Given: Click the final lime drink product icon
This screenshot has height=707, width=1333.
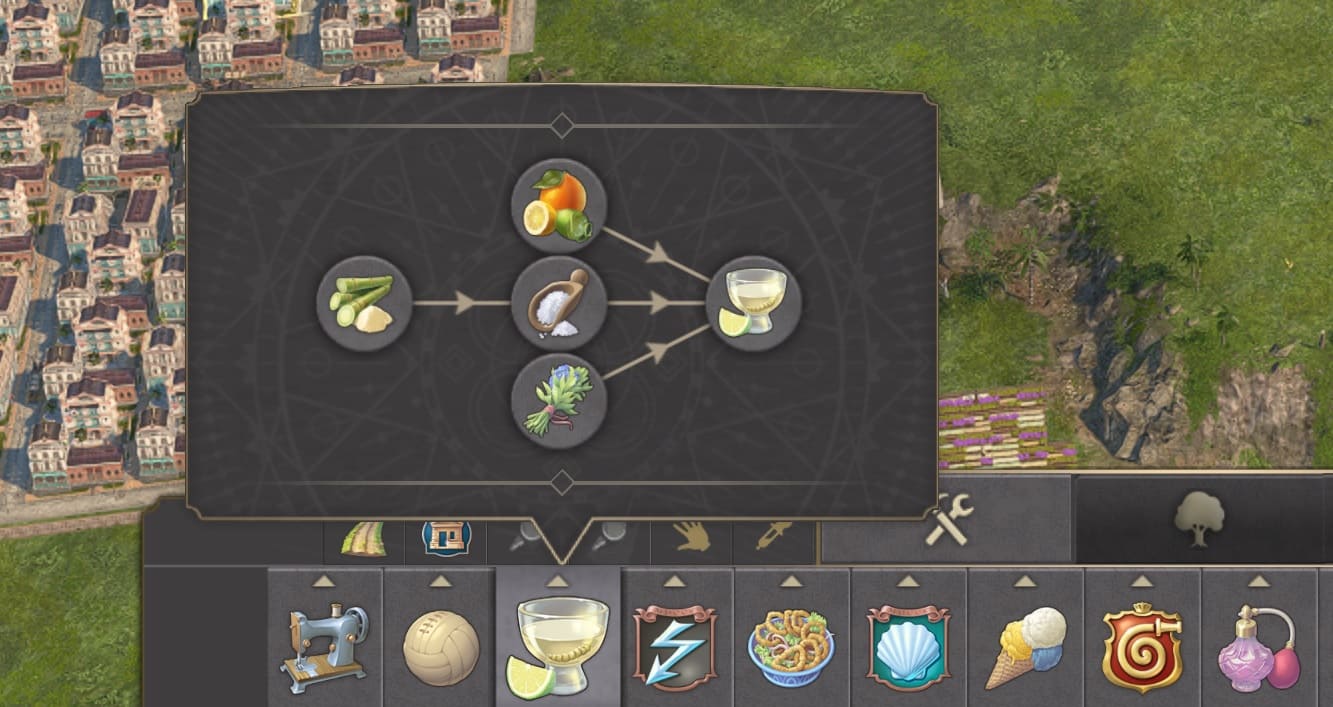Looking at the screenshot, I should click(753, 302).
